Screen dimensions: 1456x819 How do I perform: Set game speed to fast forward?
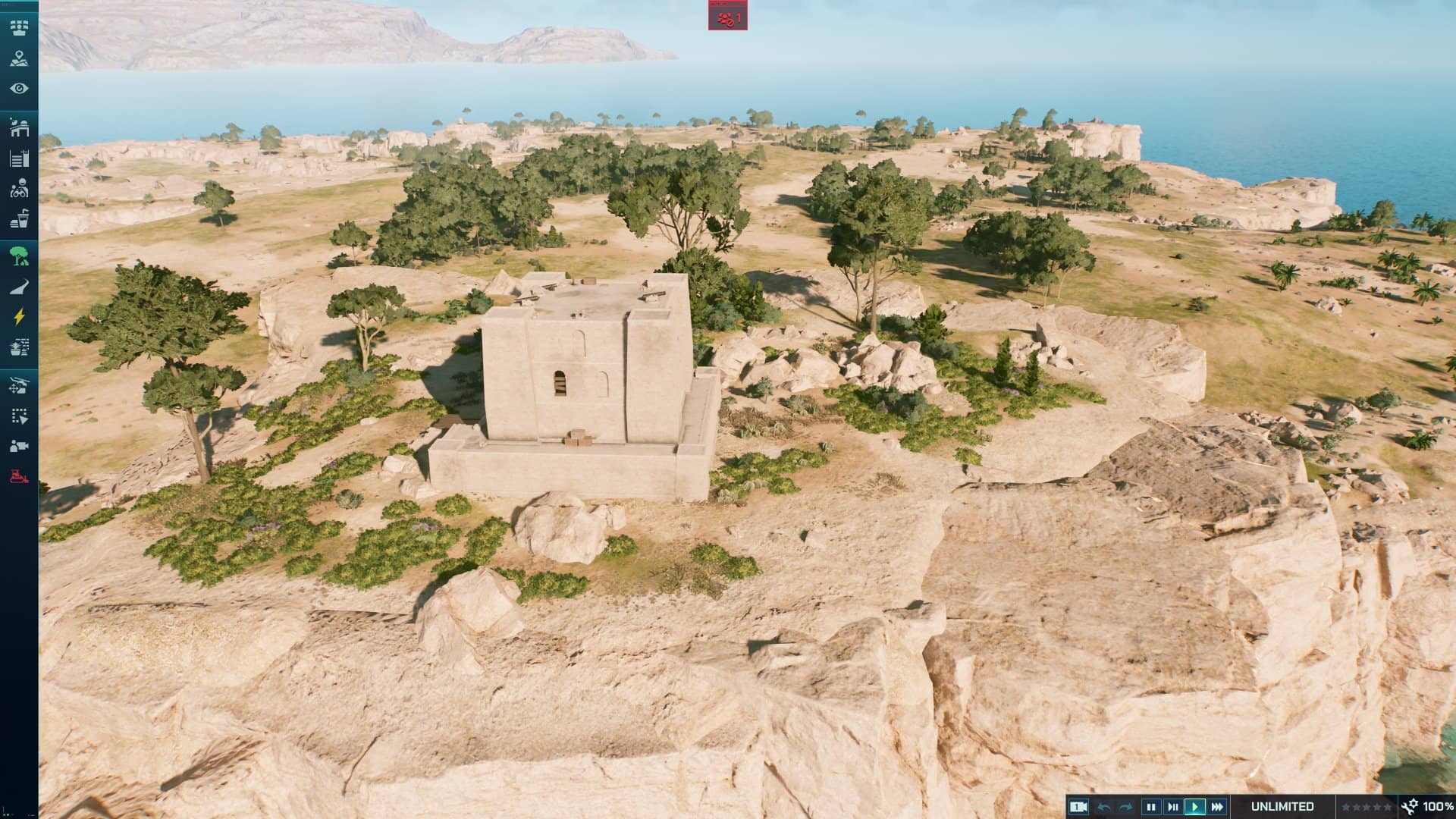(x=1217, y=807)
